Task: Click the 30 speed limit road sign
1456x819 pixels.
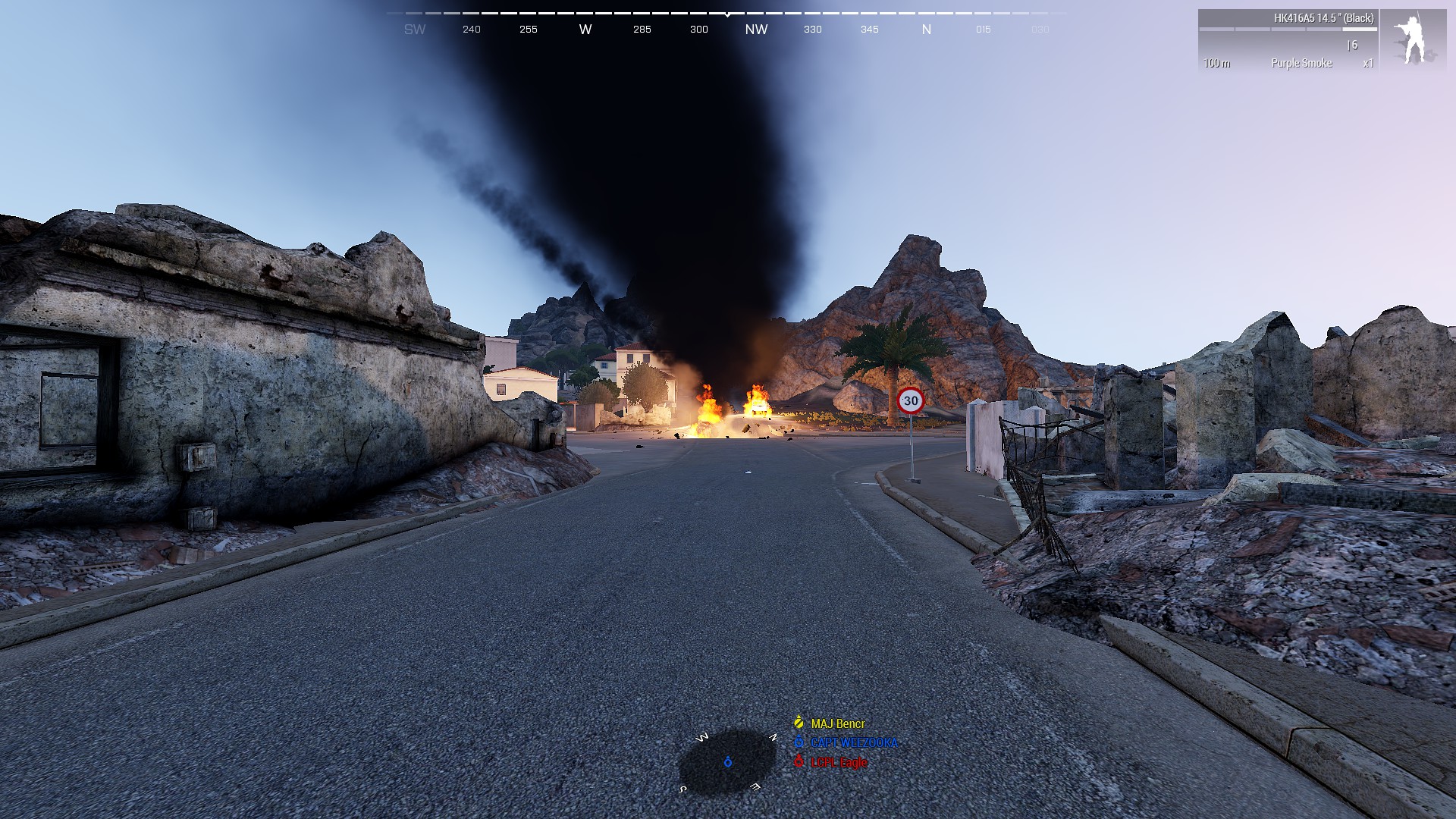Action: (x=911, y=400)
